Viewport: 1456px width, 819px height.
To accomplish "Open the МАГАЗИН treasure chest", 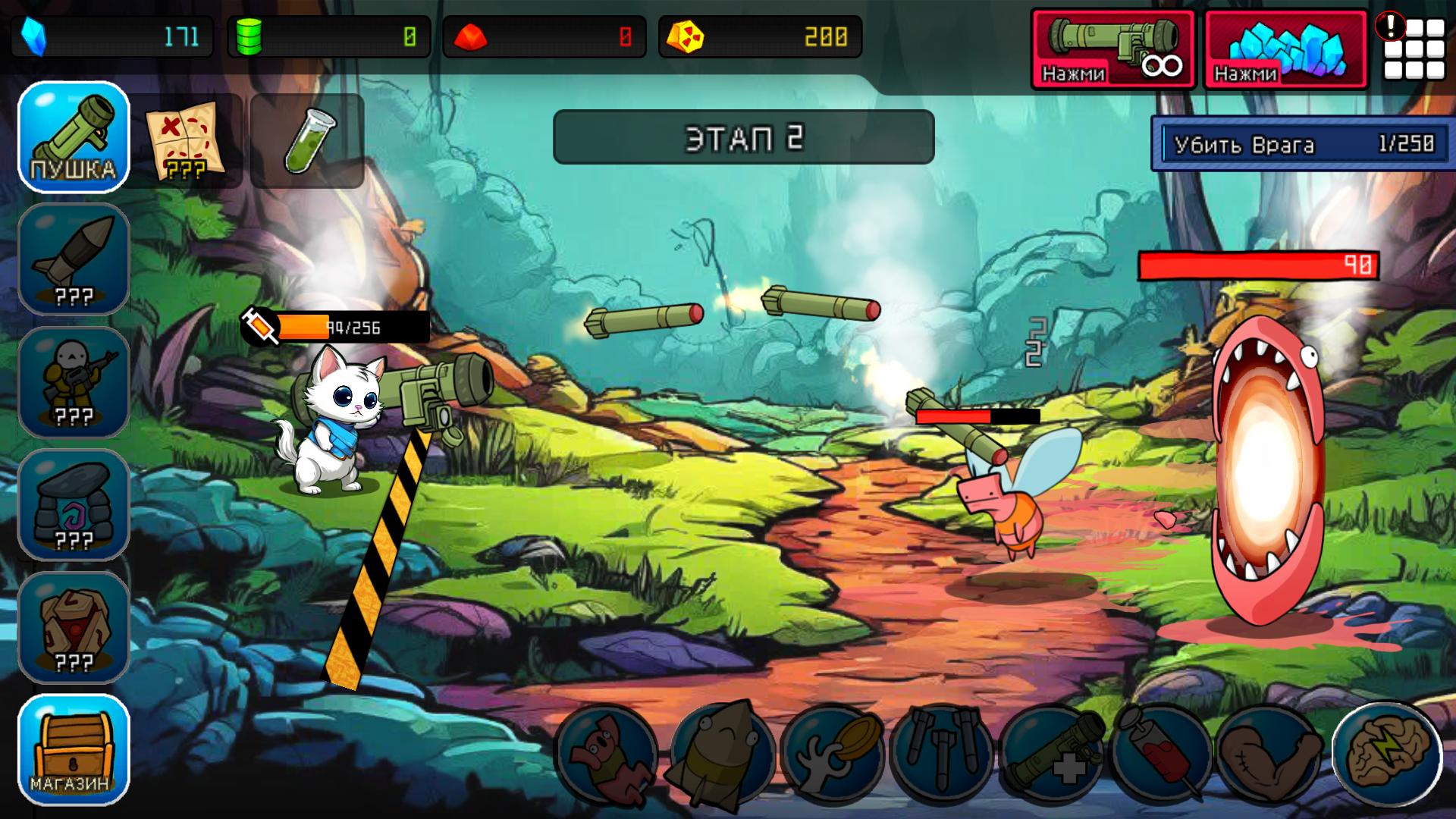I will [x=73, y=751].
